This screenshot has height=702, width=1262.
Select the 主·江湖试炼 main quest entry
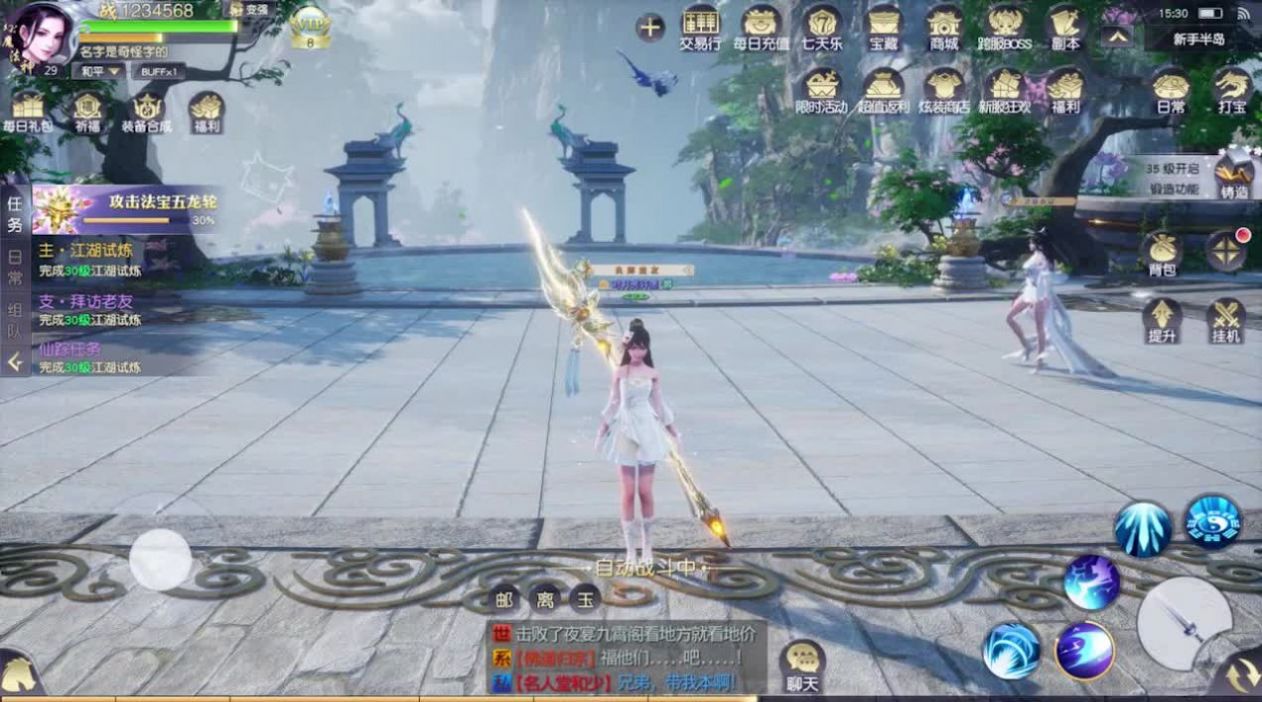(90, 258)
